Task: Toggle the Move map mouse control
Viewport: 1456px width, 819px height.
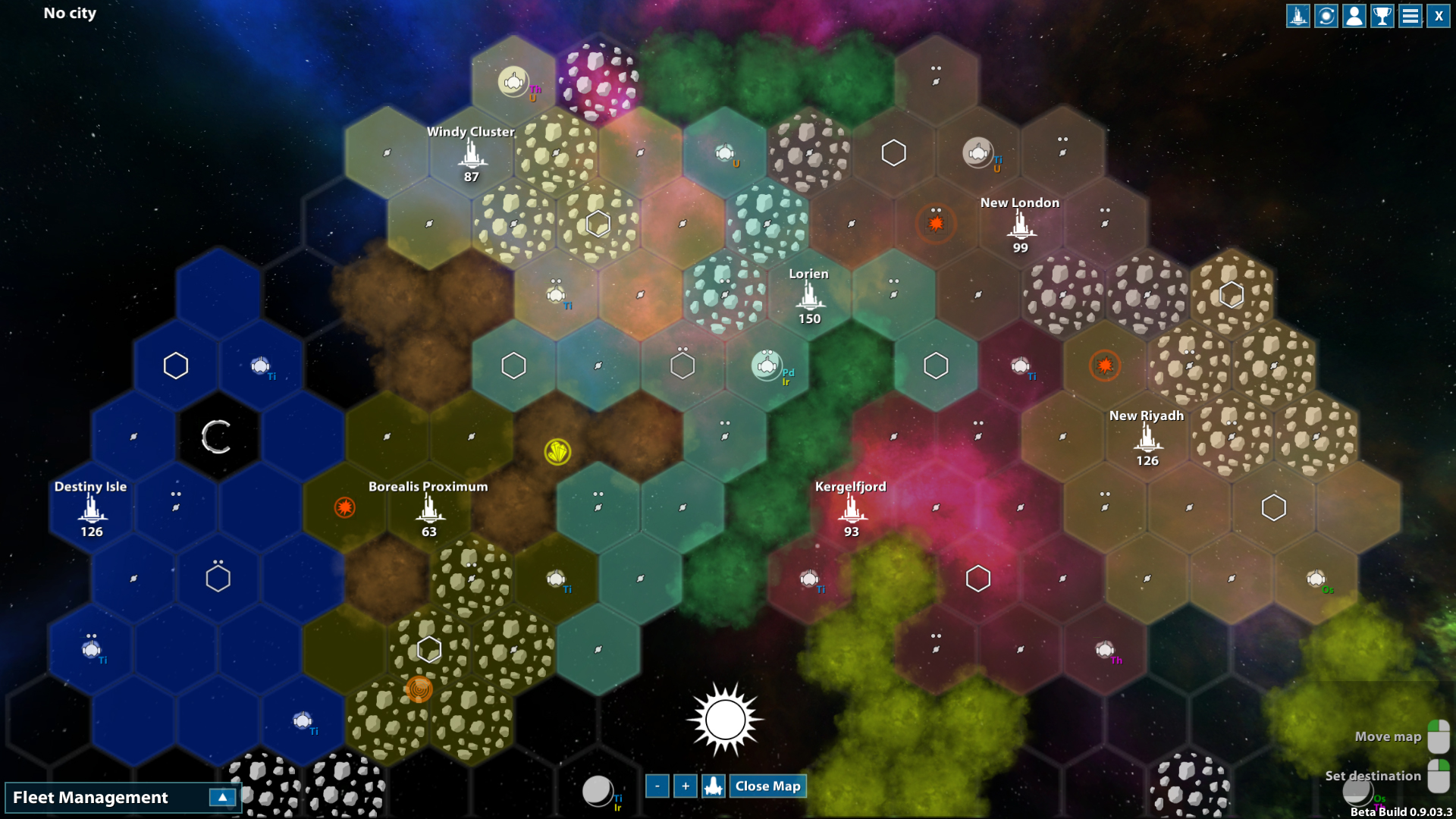Action: point(1437,735)
